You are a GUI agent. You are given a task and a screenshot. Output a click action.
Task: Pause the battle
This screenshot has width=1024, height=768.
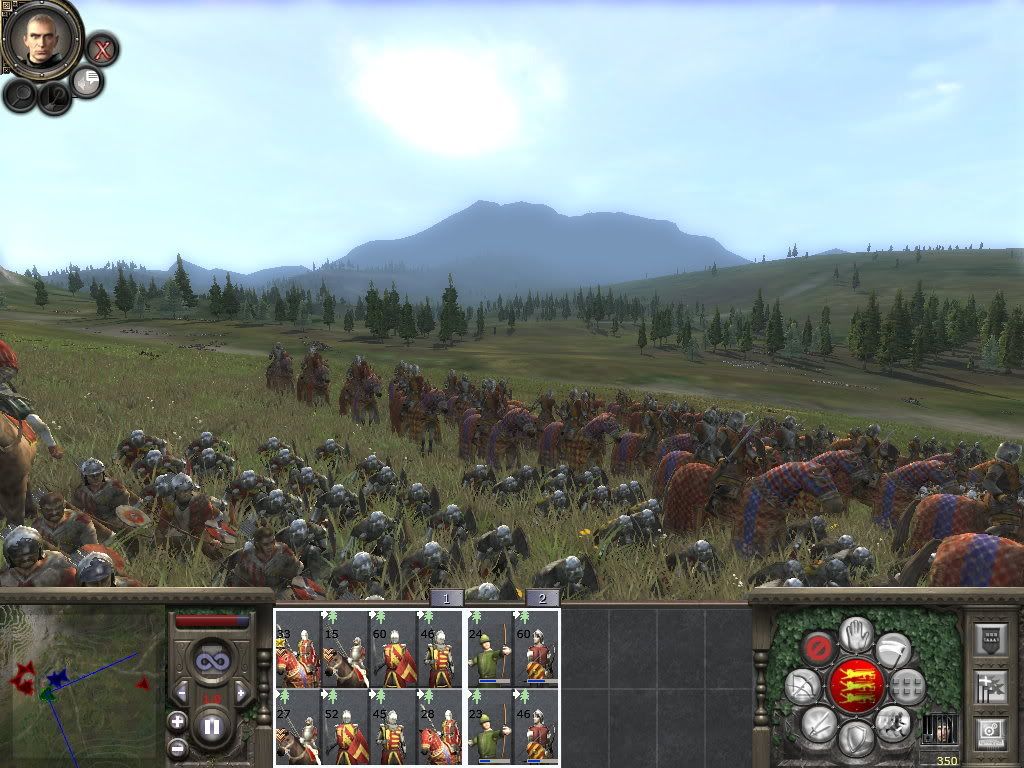pyautogui.click(x=212, y=726)
